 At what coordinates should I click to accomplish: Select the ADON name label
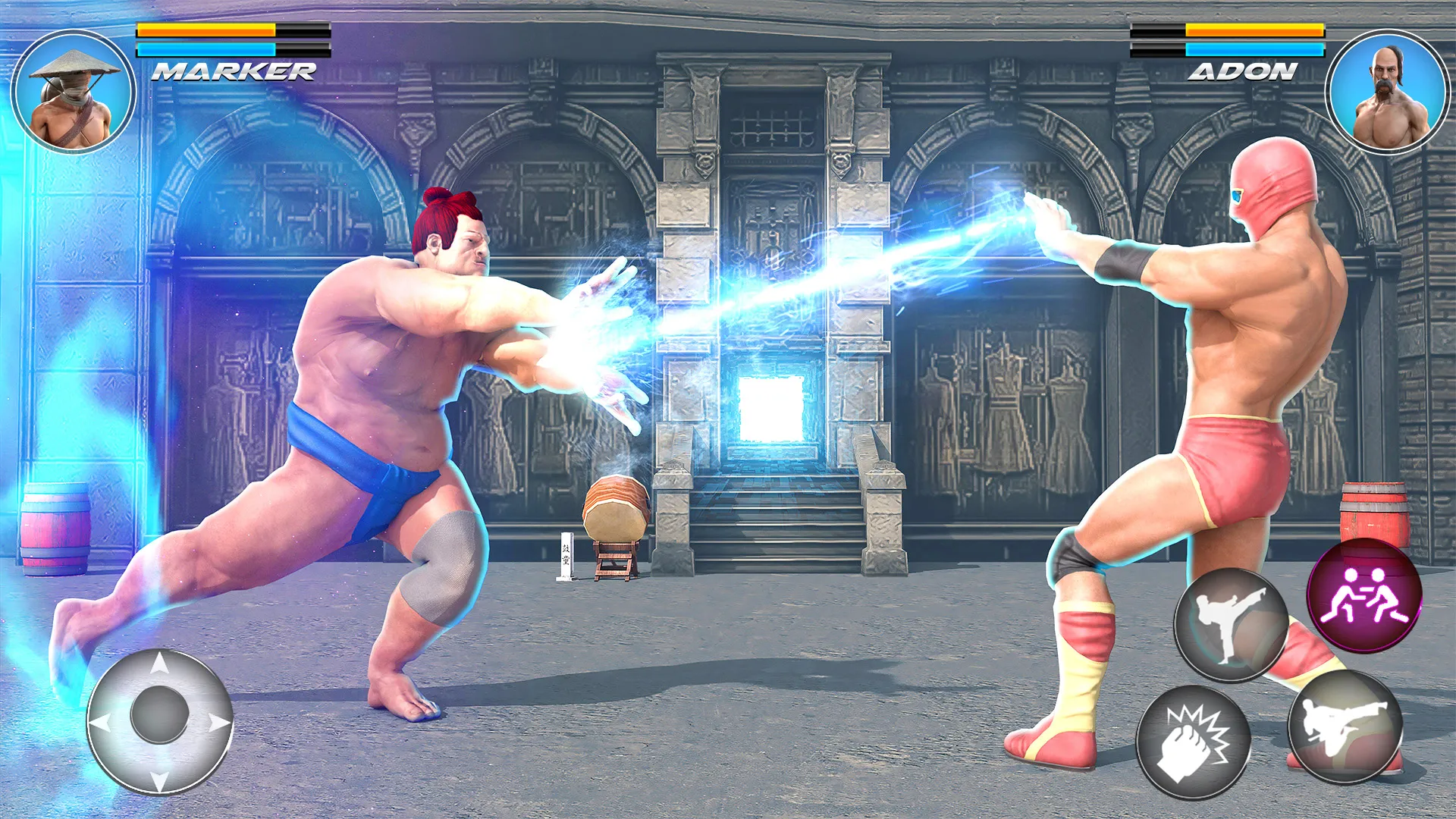pyautogui.click(x=1244, y=72)
